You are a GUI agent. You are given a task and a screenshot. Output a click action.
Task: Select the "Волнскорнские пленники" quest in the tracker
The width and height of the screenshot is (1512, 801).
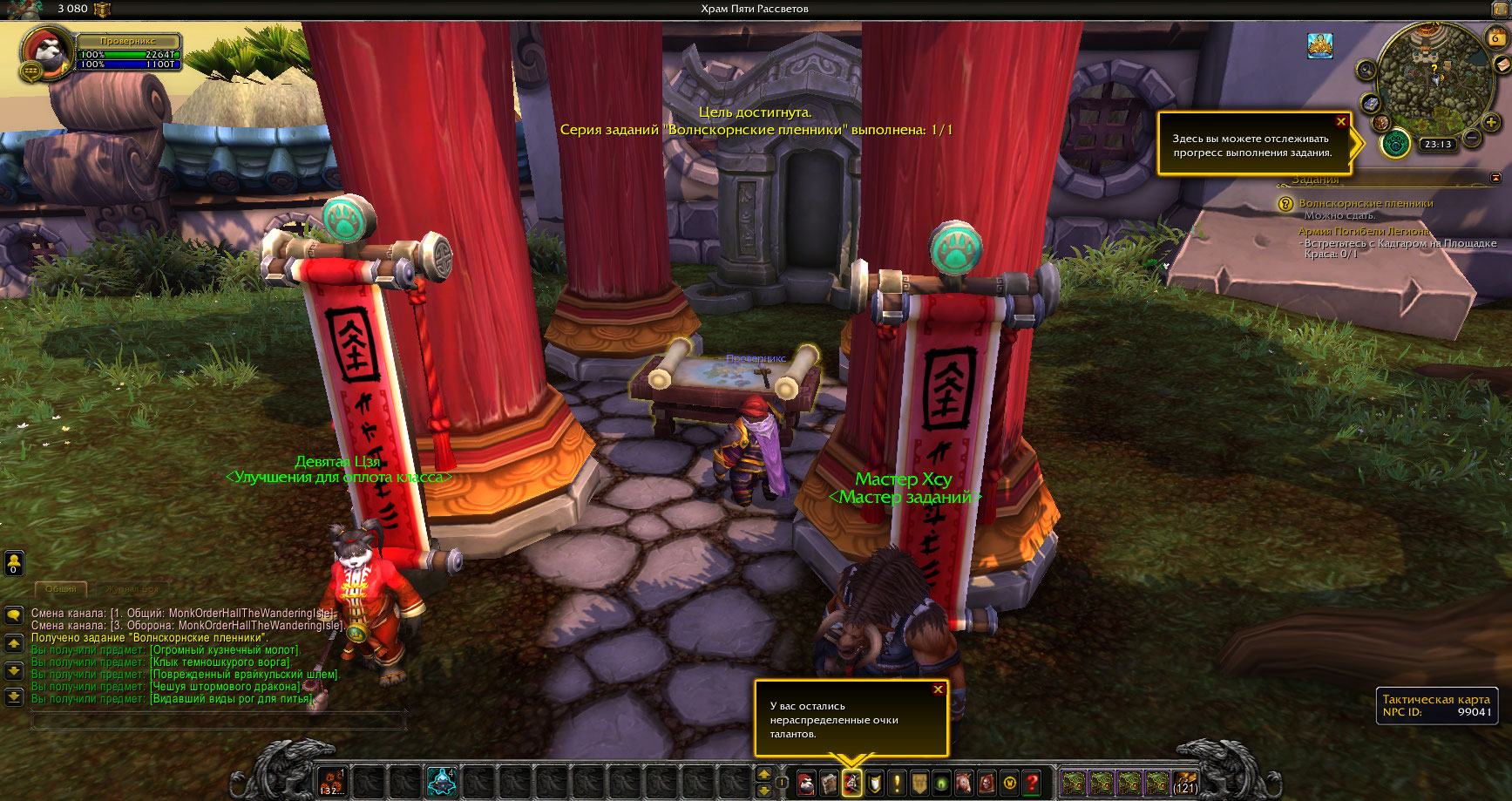[x=1366, y=203]
